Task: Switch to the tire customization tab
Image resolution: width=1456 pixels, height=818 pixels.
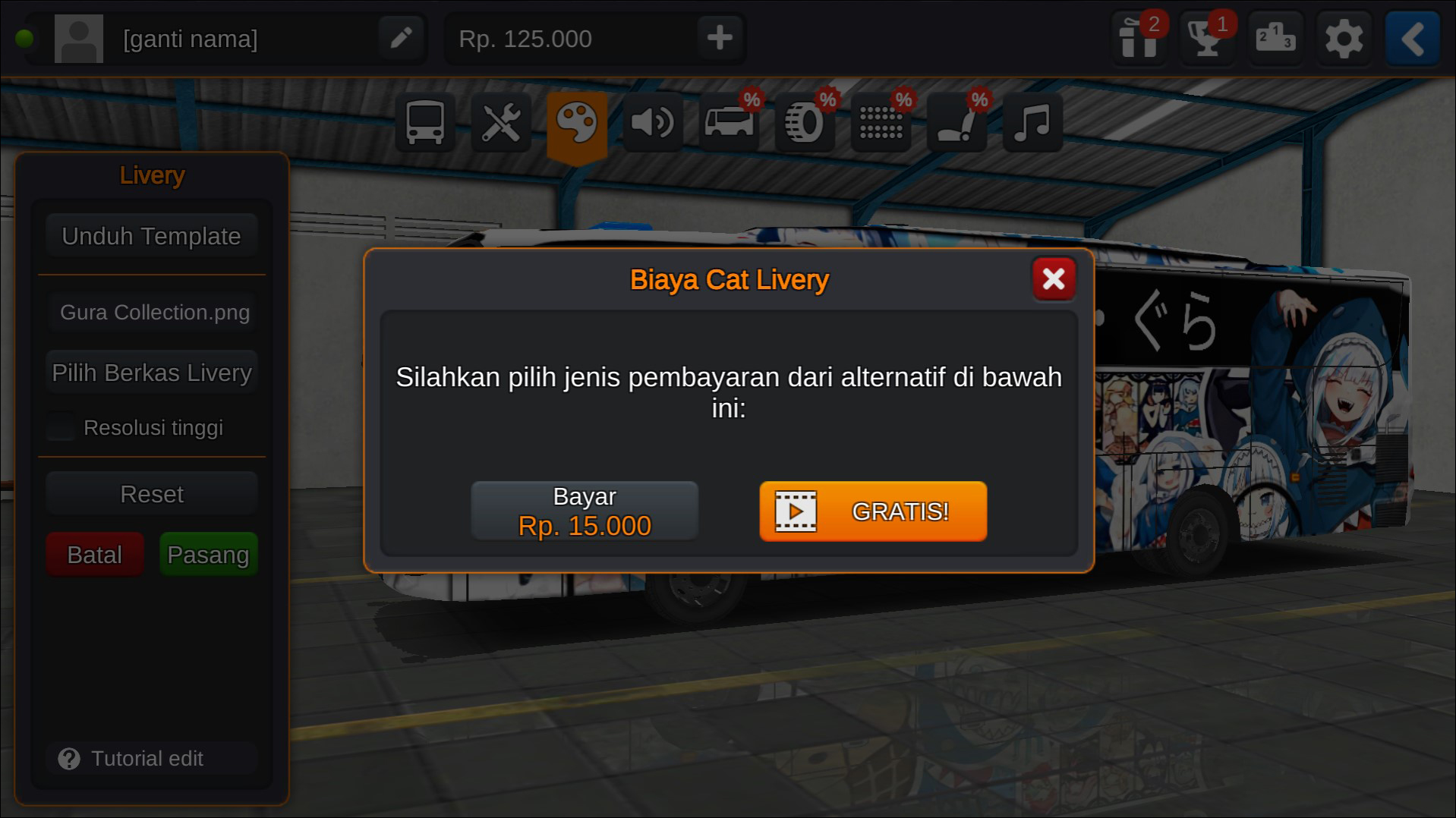Action: [804, 124]
